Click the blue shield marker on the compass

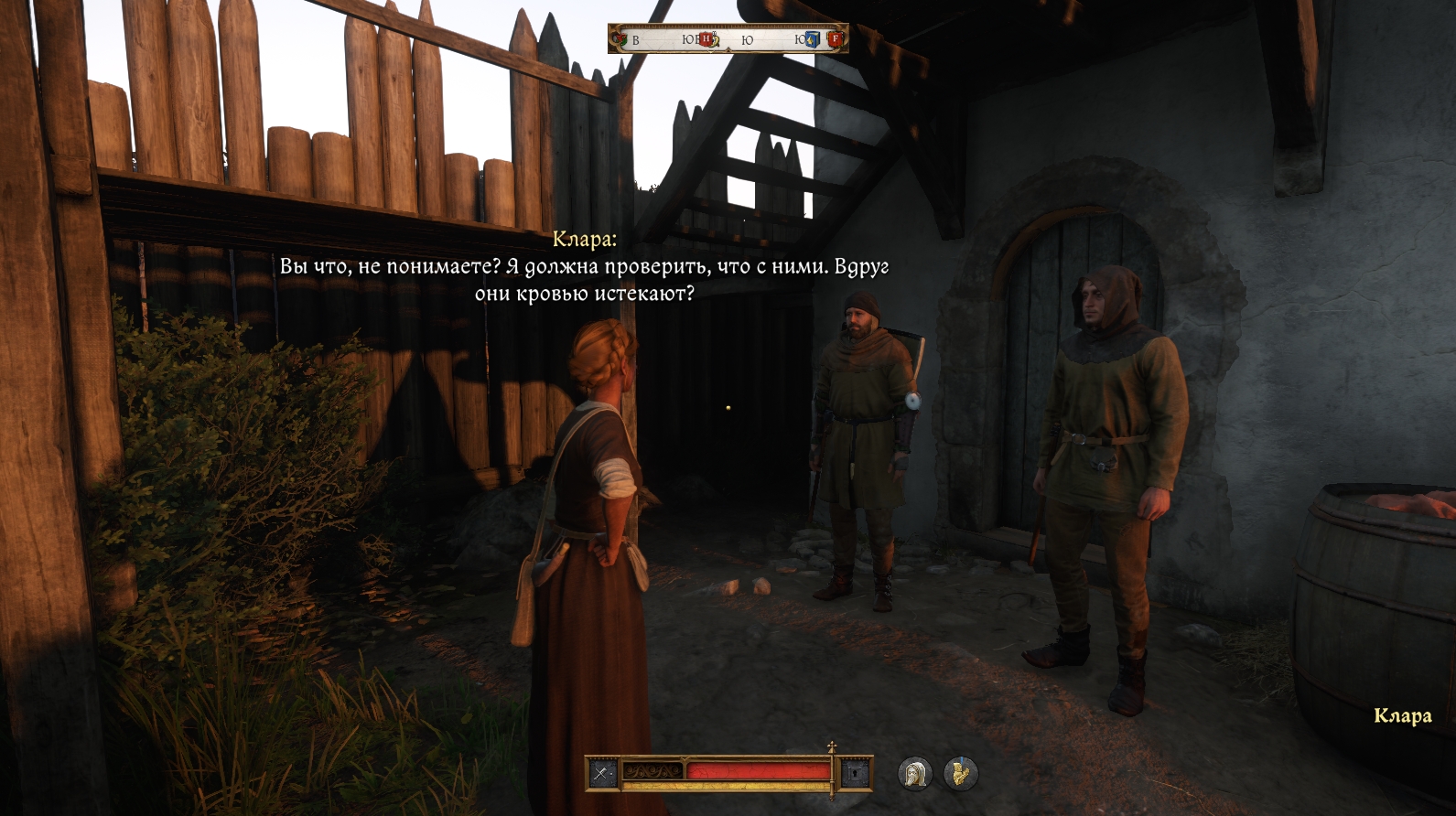coord(813,39)
